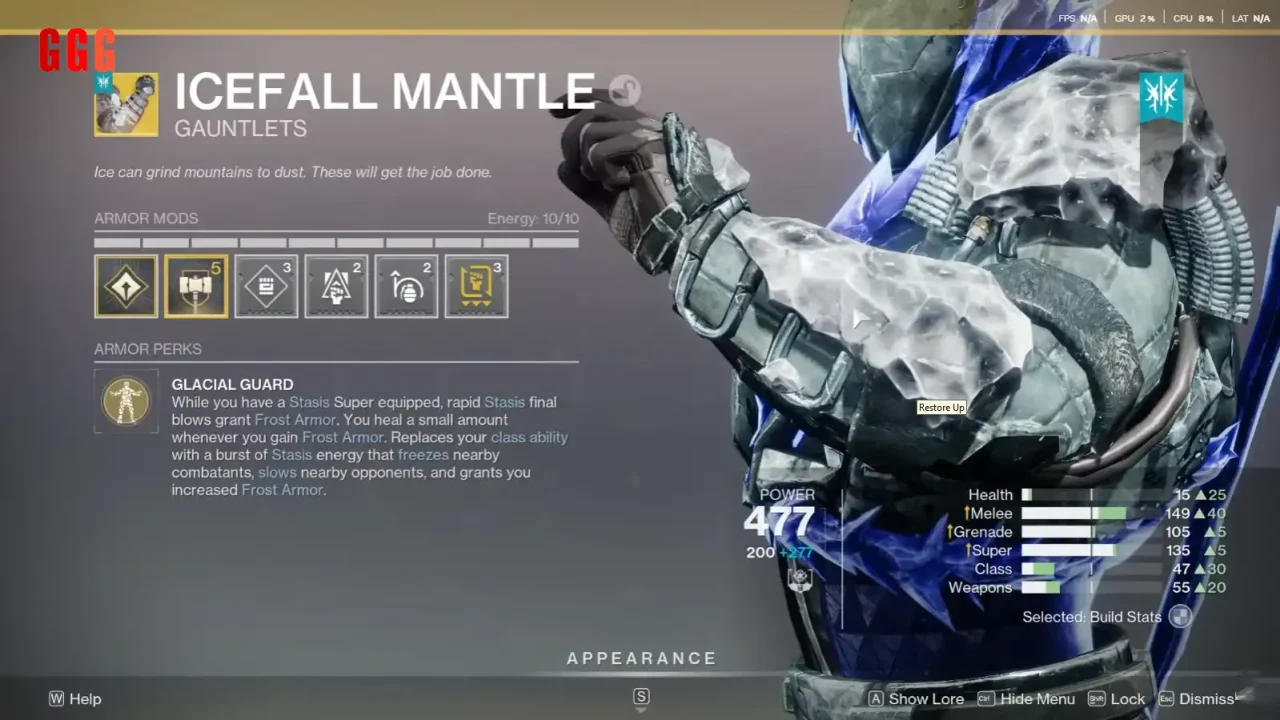Expand the Appearance section
The image size is (1280, 720).
tap(641, 658)
